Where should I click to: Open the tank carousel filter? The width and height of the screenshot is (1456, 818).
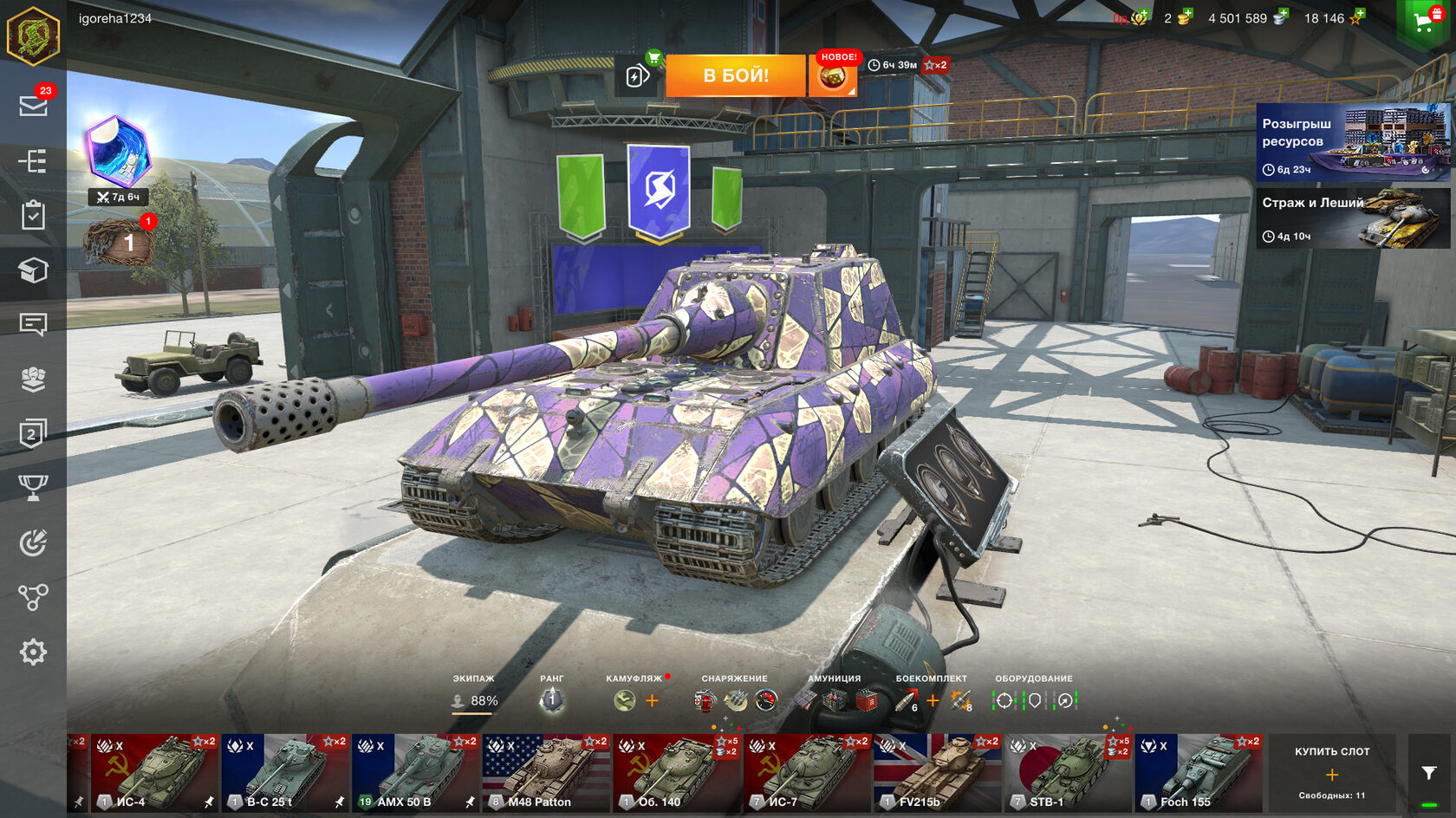click(x=1429, y=773)
